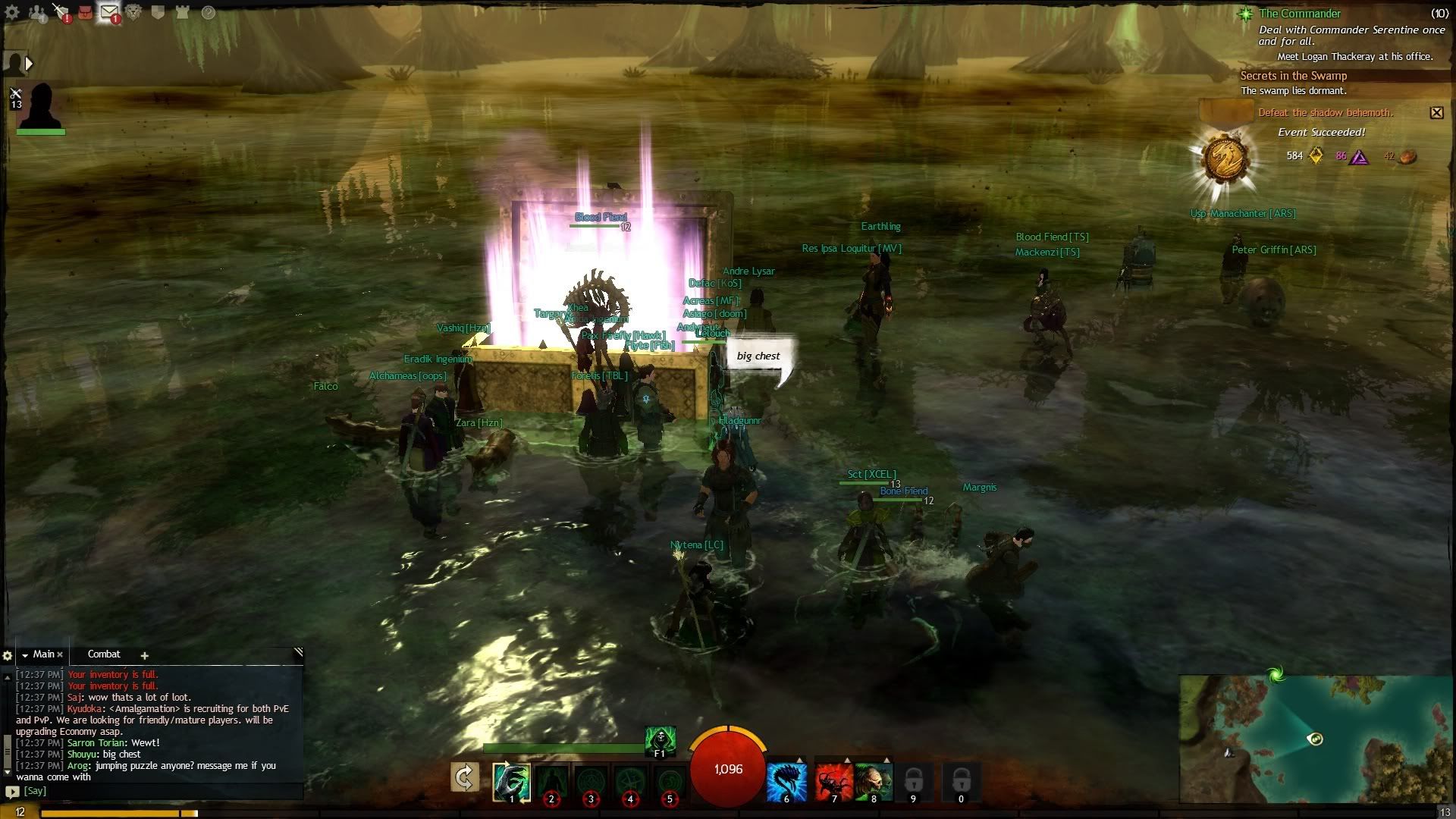
Task: Swap weapons with the arrow button
Action: [464, 777]
